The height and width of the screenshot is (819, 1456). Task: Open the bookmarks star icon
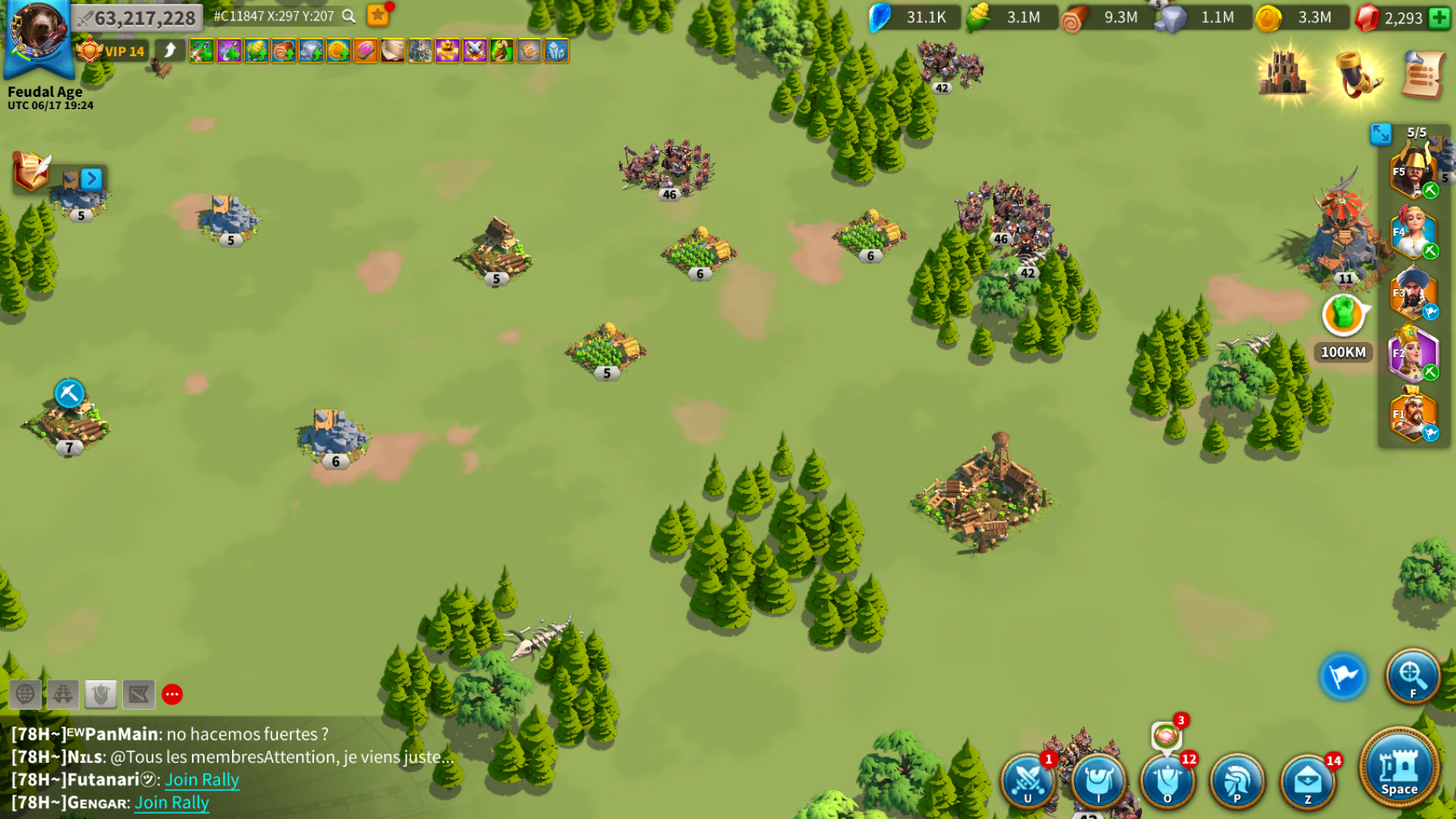(378, 15)
